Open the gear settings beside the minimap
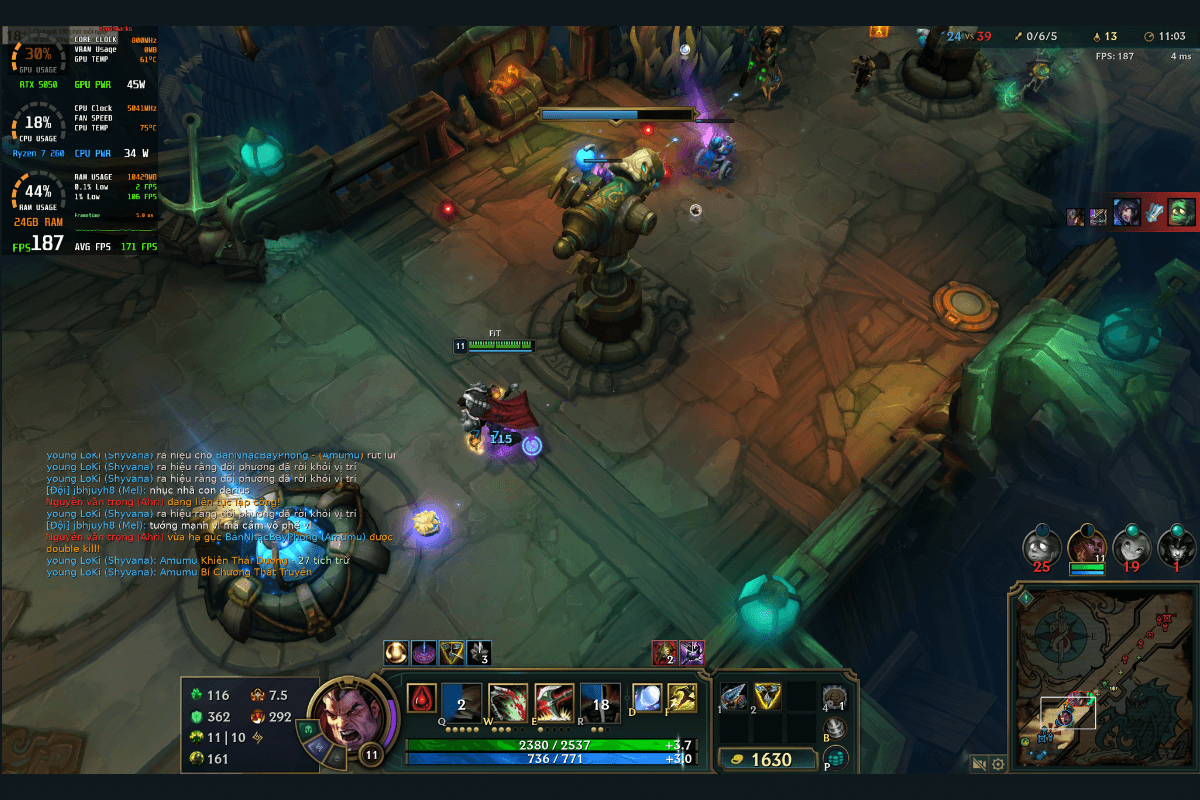Image resolution: width=1200 pixels, height=800 pixels. point(998,764)
